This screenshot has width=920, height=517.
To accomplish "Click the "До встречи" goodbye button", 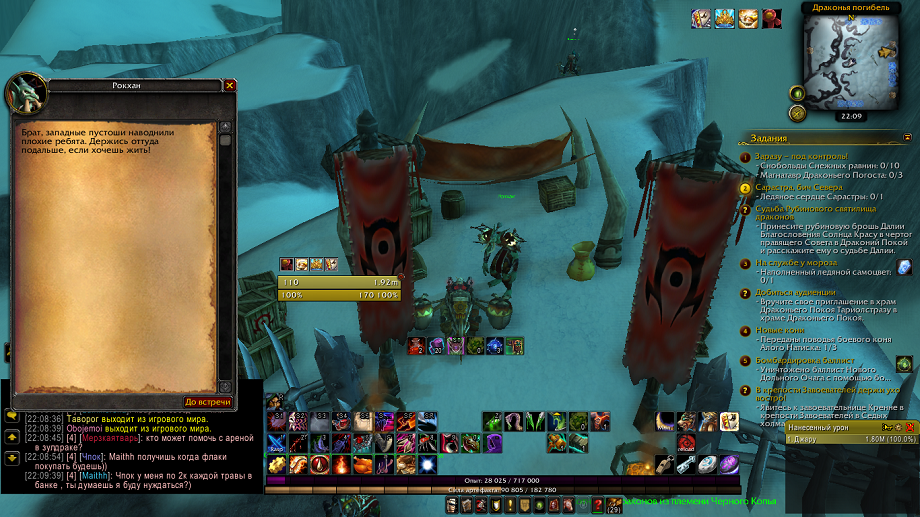I will point(208,402).
